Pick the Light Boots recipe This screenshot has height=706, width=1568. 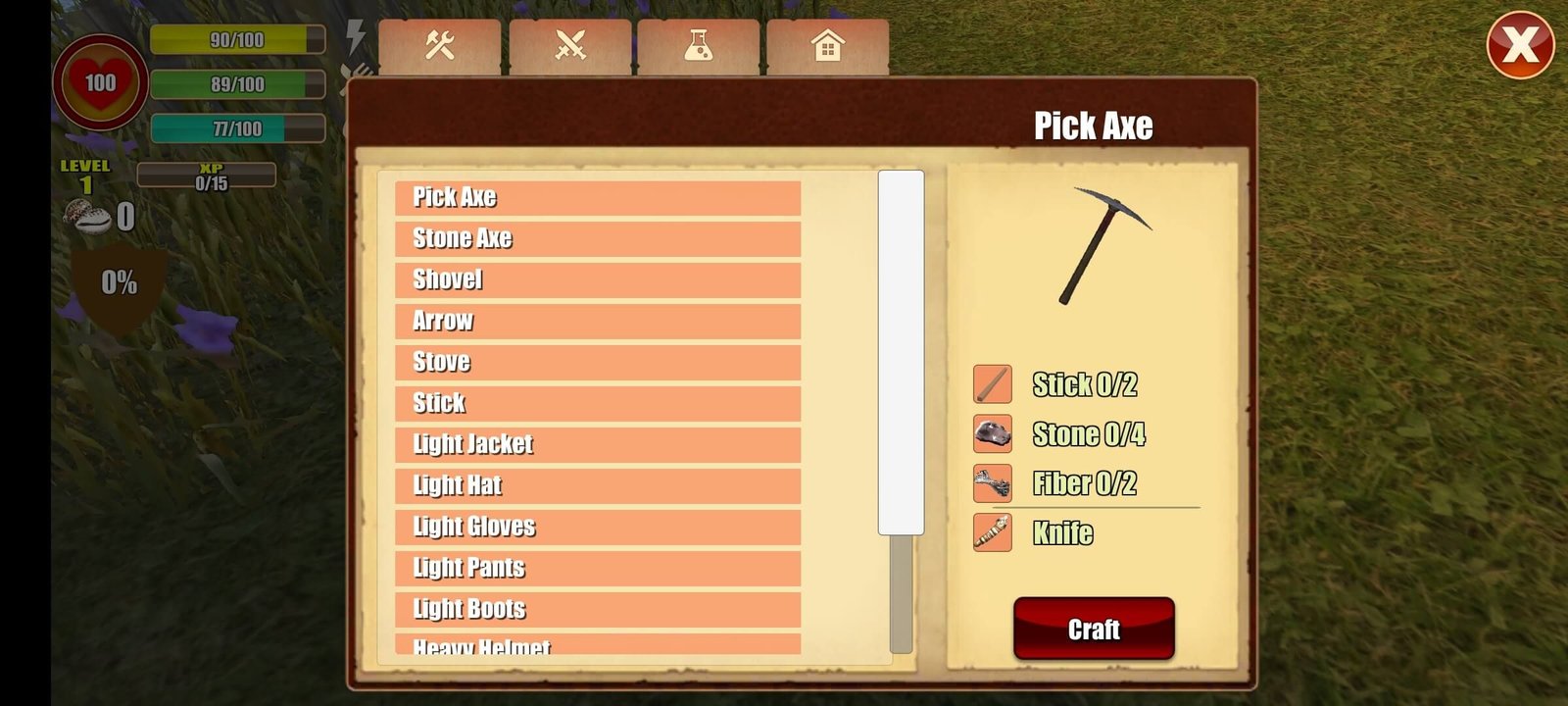597,609
